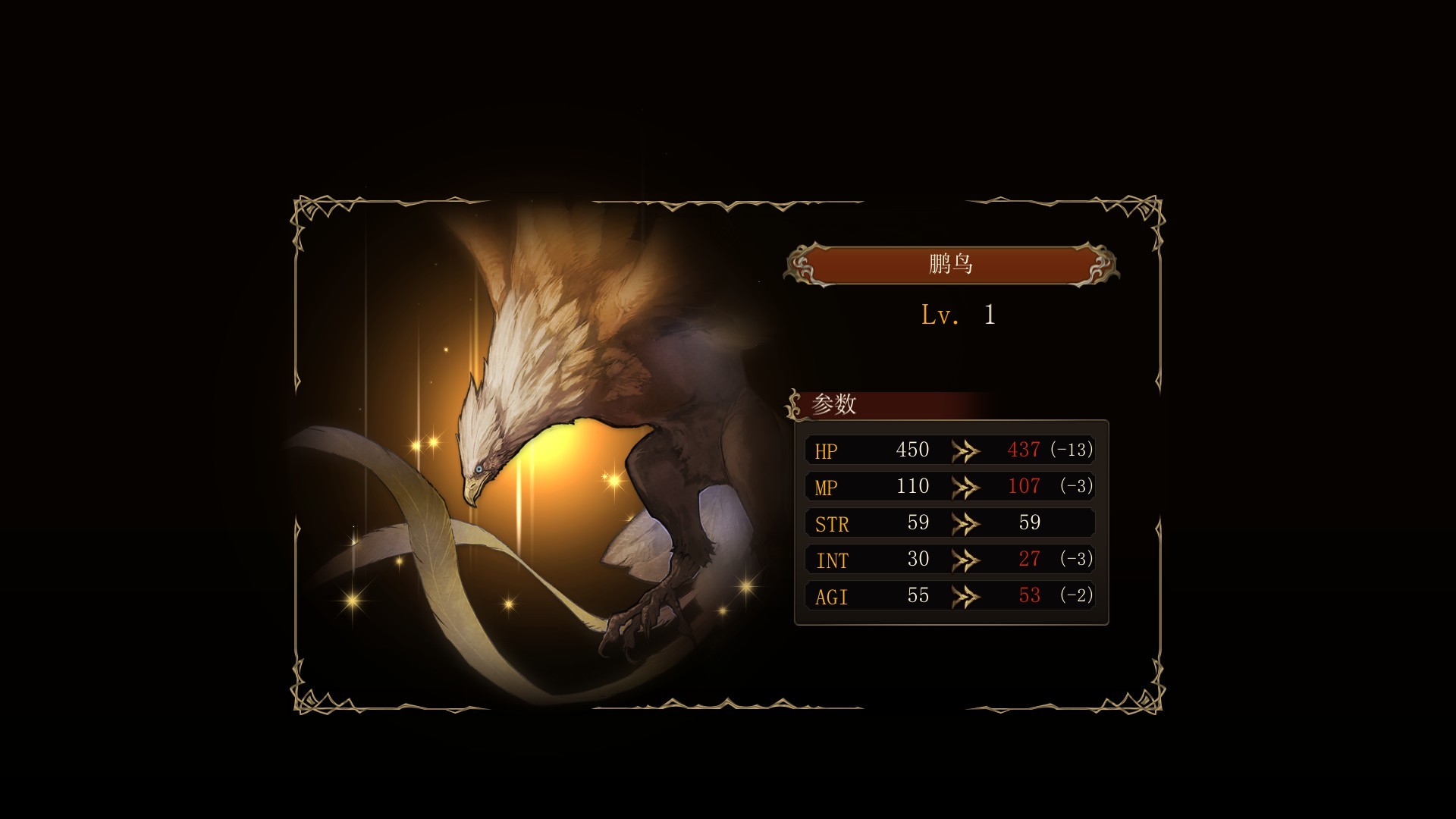Click the red 437 updated HP value

(x=1023, y=449)
